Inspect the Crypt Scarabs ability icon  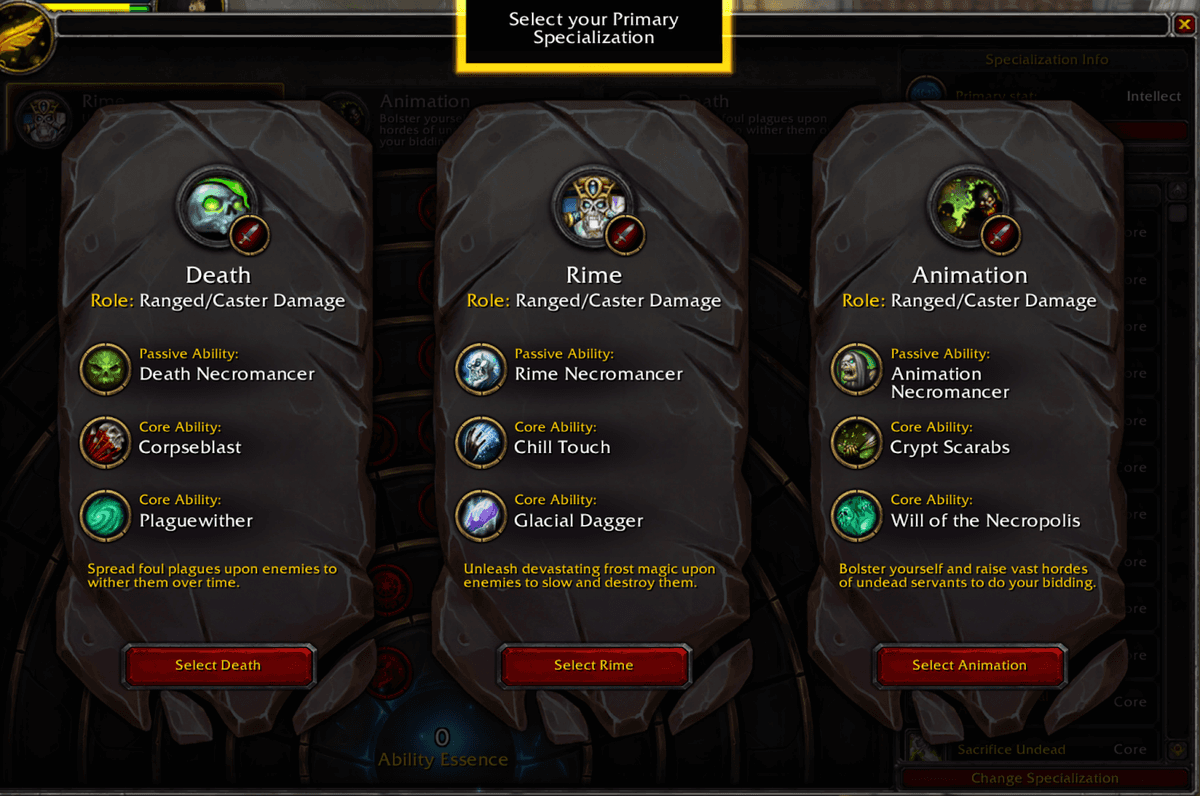pyautogui.click(x=857, y=441)
